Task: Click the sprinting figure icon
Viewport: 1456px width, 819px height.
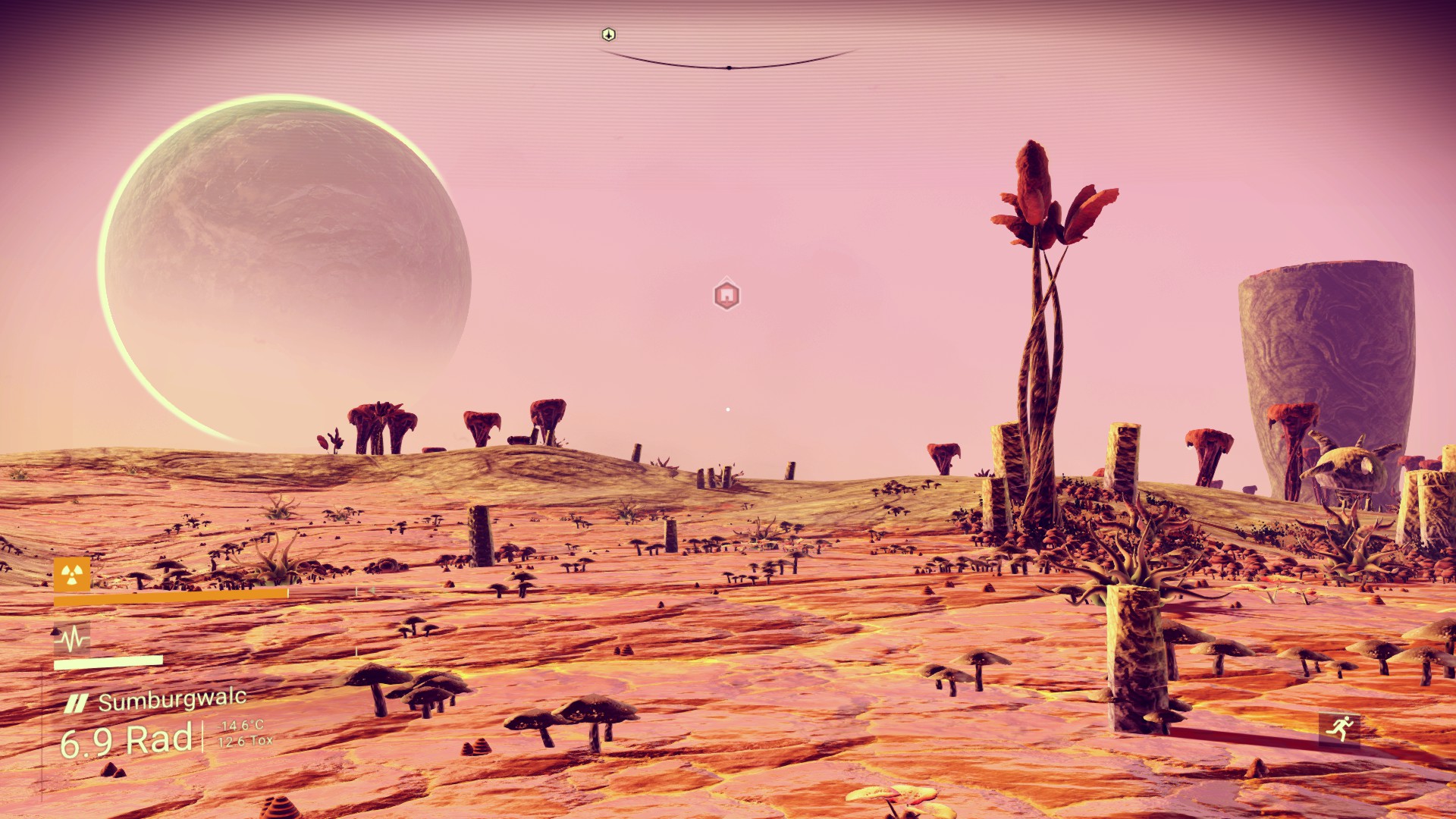Action: (1339, 729)
